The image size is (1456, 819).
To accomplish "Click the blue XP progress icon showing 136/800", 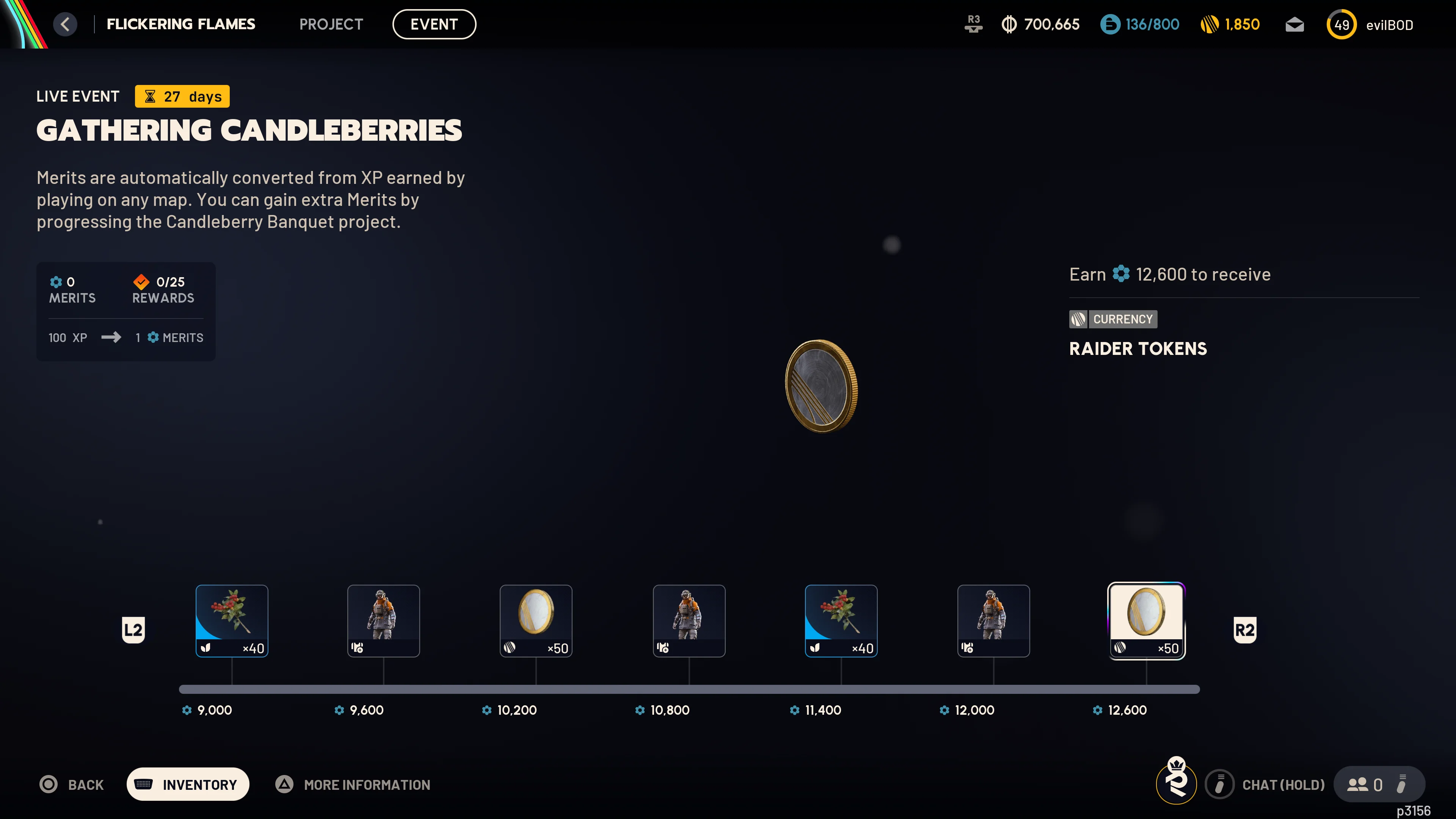I will 1139,24.
